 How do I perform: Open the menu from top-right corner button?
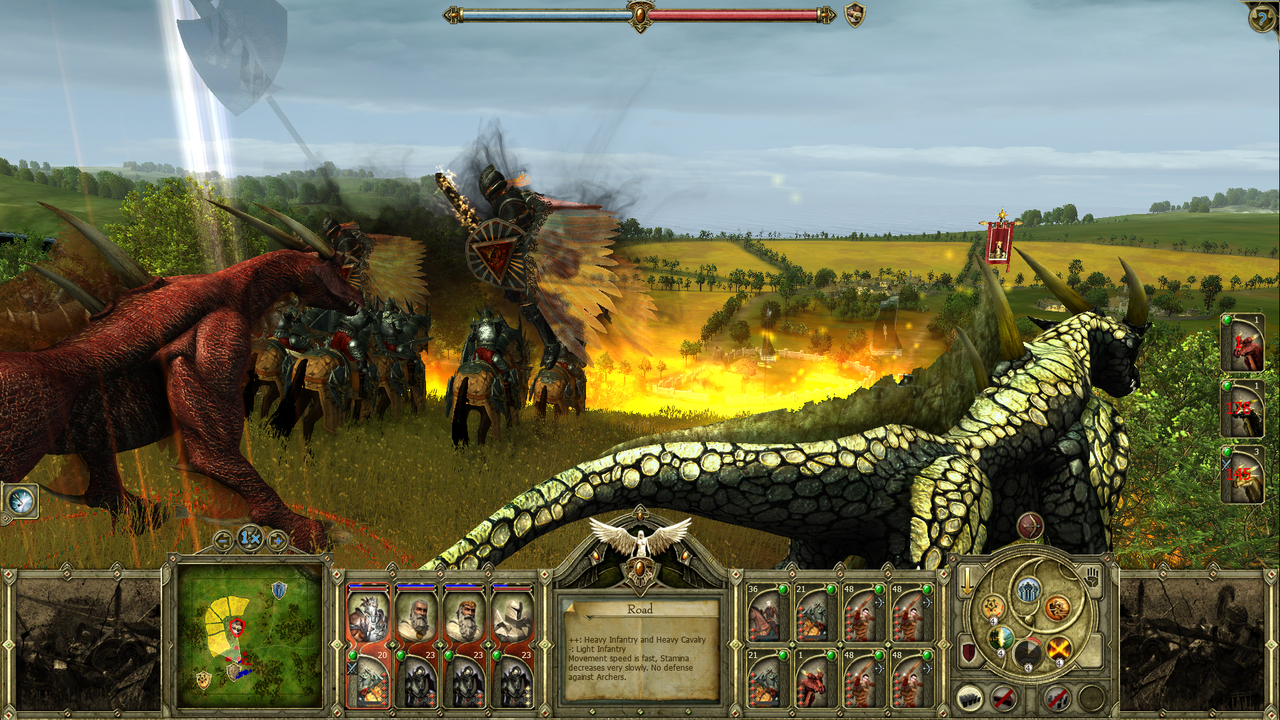click(1262, 17)
